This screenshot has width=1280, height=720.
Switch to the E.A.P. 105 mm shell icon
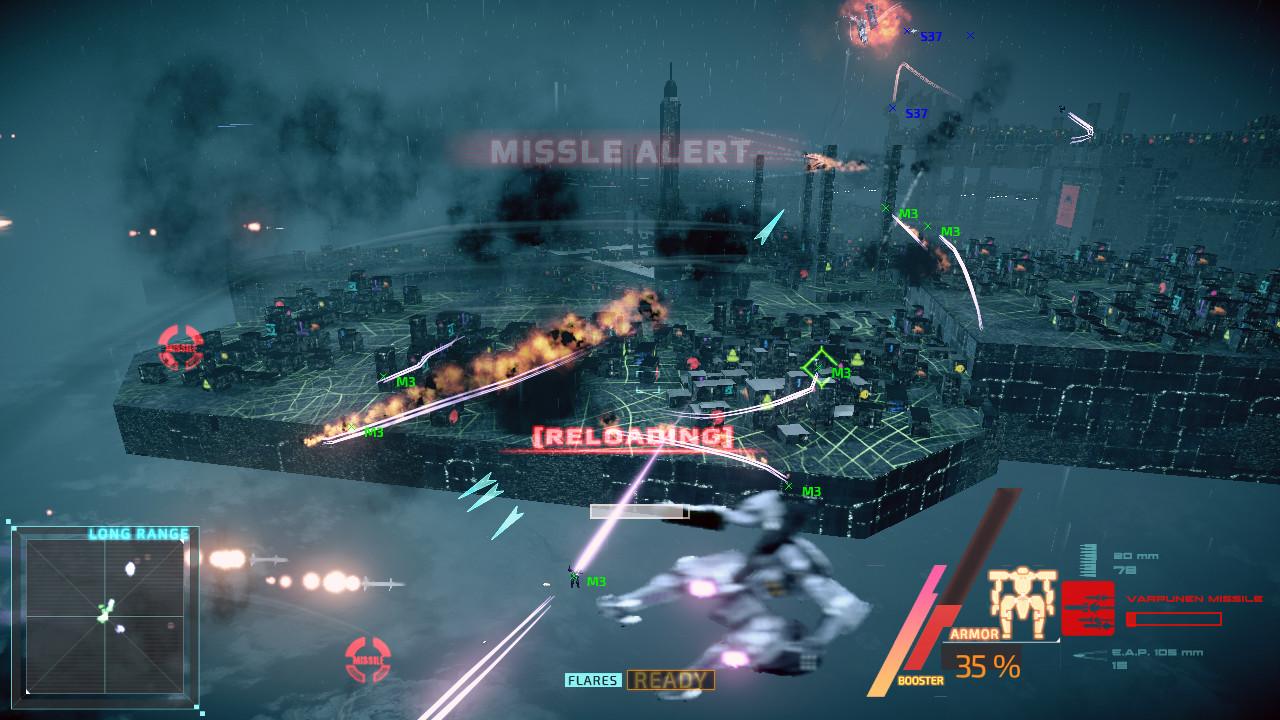tap(1088, 656)
